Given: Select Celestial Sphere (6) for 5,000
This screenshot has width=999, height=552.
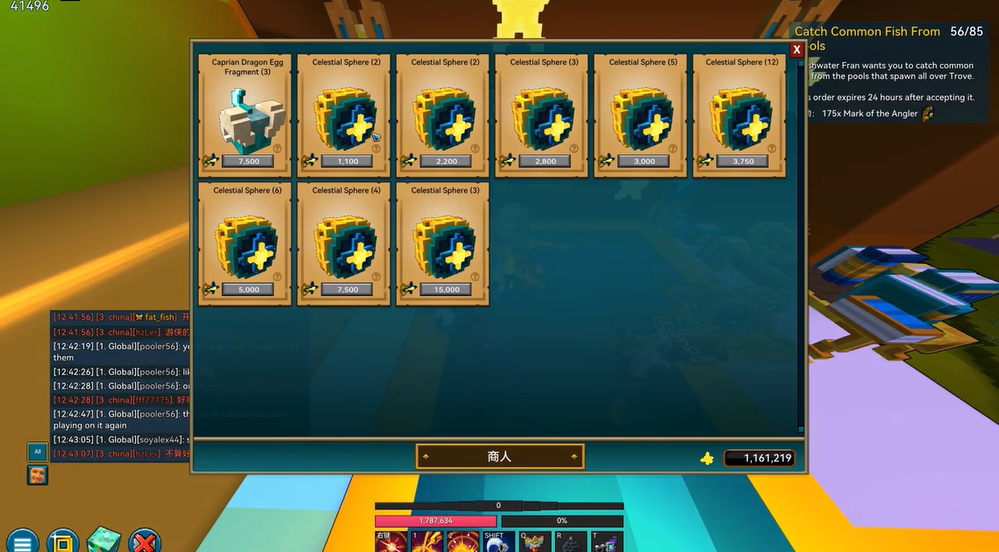Looking at the screenshot, I should pos(245,243).
